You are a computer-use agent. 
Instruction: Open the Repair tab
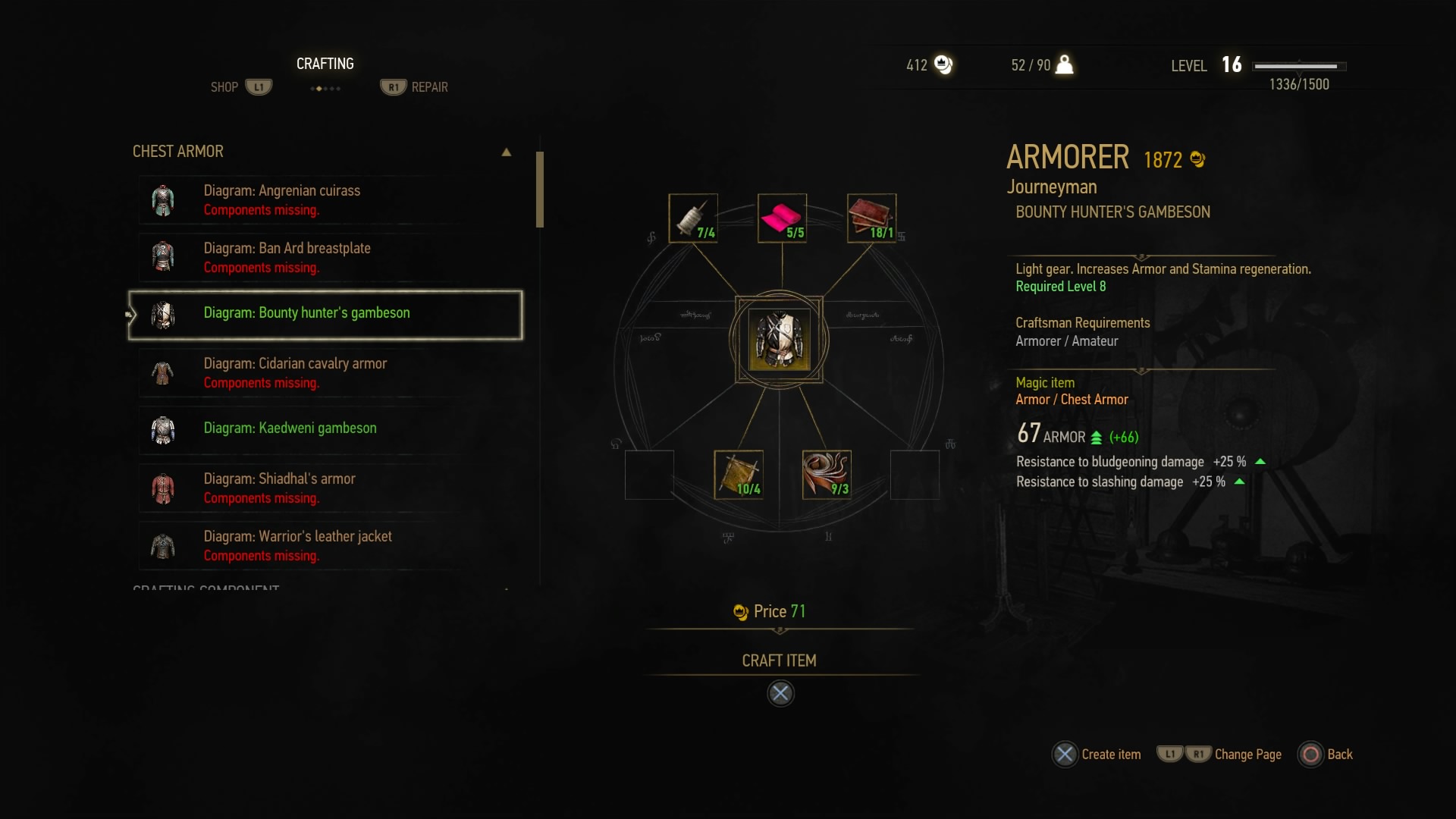point(415,87)
